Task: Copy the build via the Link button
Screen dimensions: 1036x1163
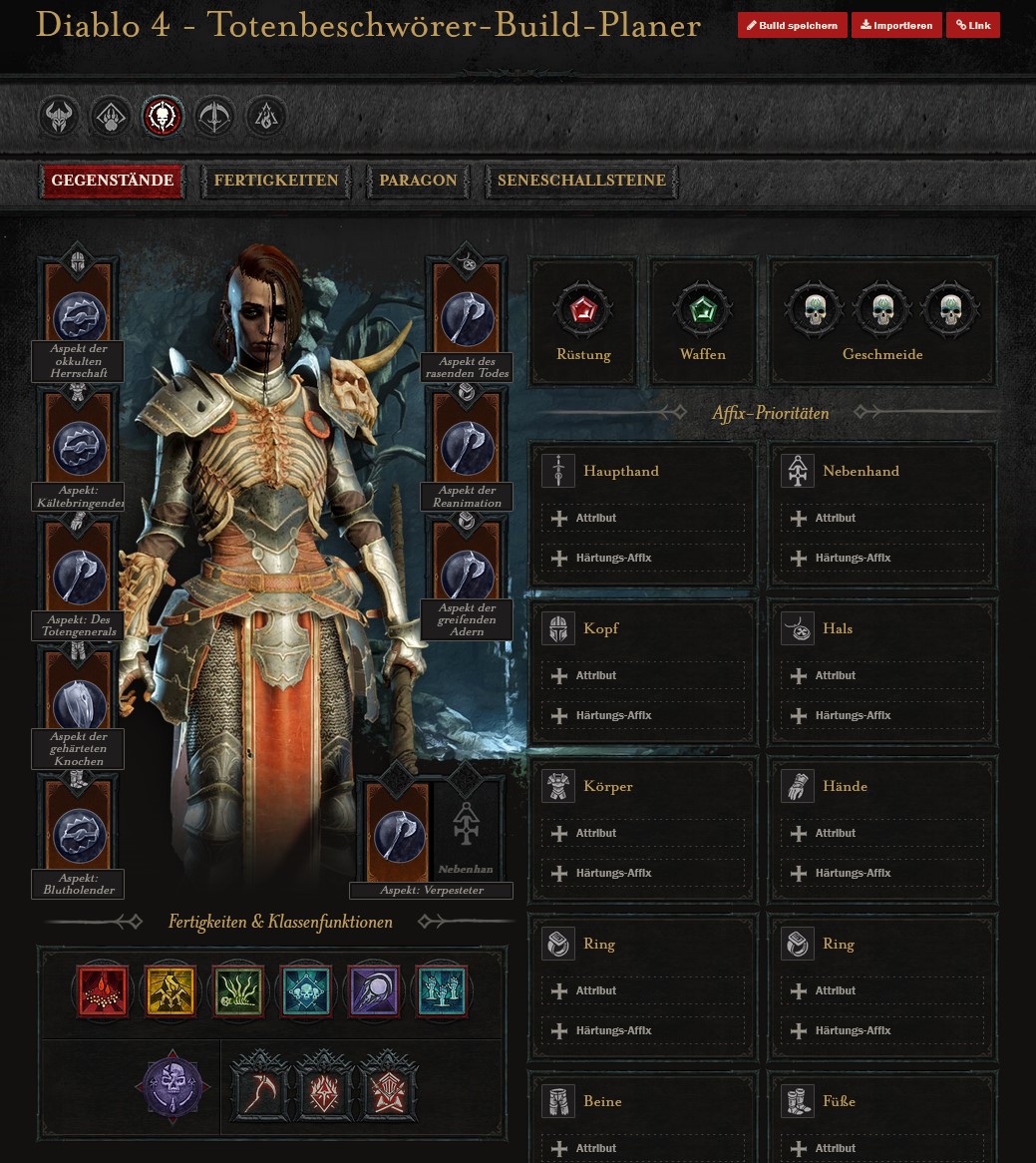Action: point(973,26)
